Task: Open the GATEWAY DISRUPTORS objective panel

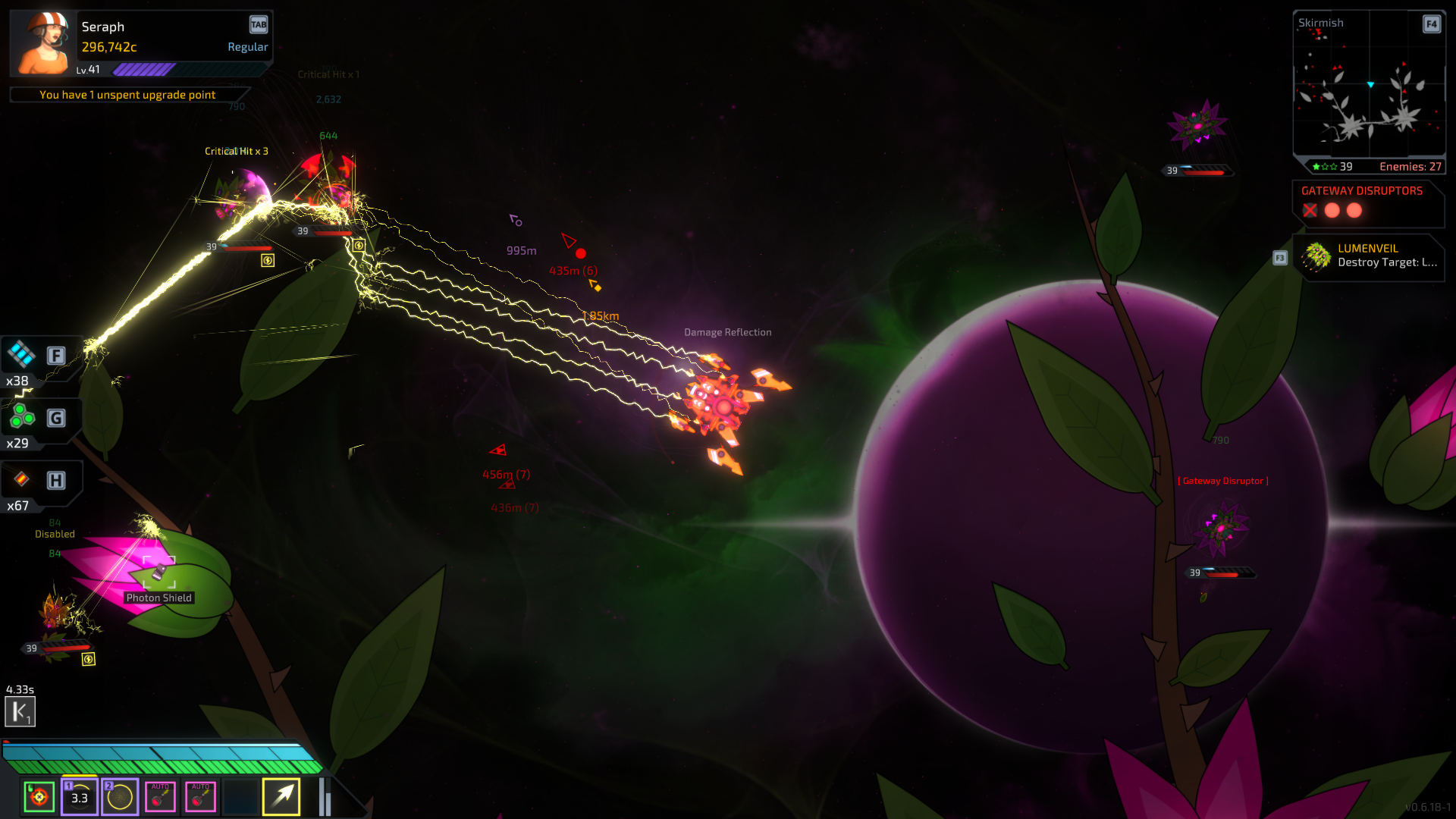Action: pyautogui.click(x=1361, y=190)
